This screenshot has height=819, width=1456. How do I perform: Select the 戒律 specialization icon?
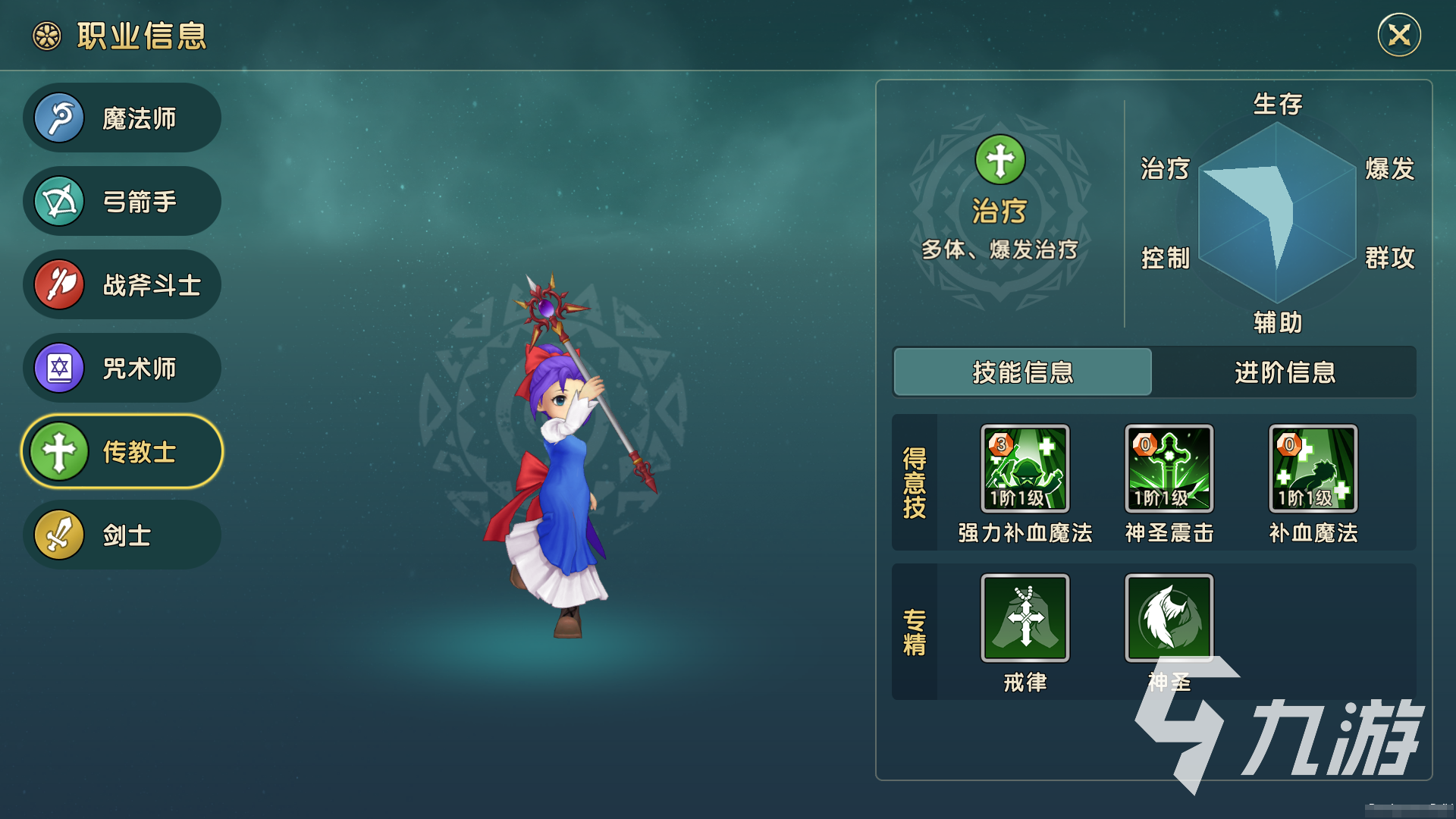(x=1025, y=618)
